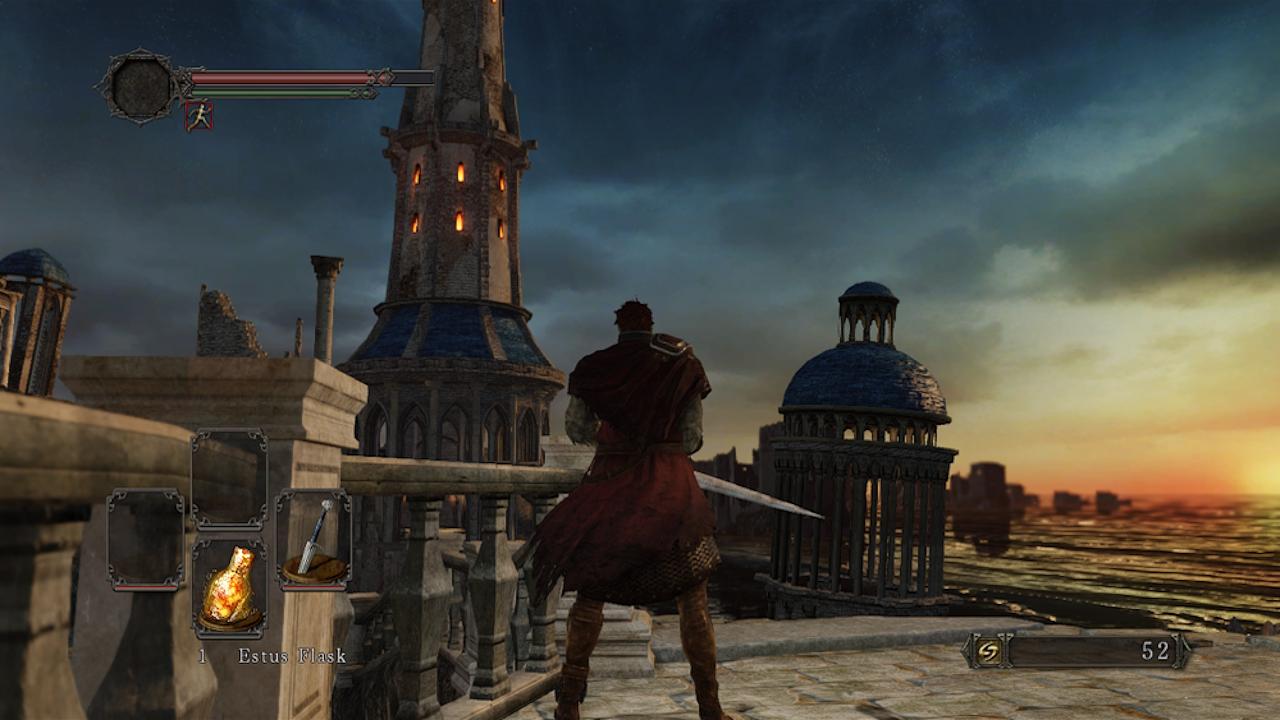Click the sprinting runner status icon
1280x720 pixels.
click(x=199, y=115)
